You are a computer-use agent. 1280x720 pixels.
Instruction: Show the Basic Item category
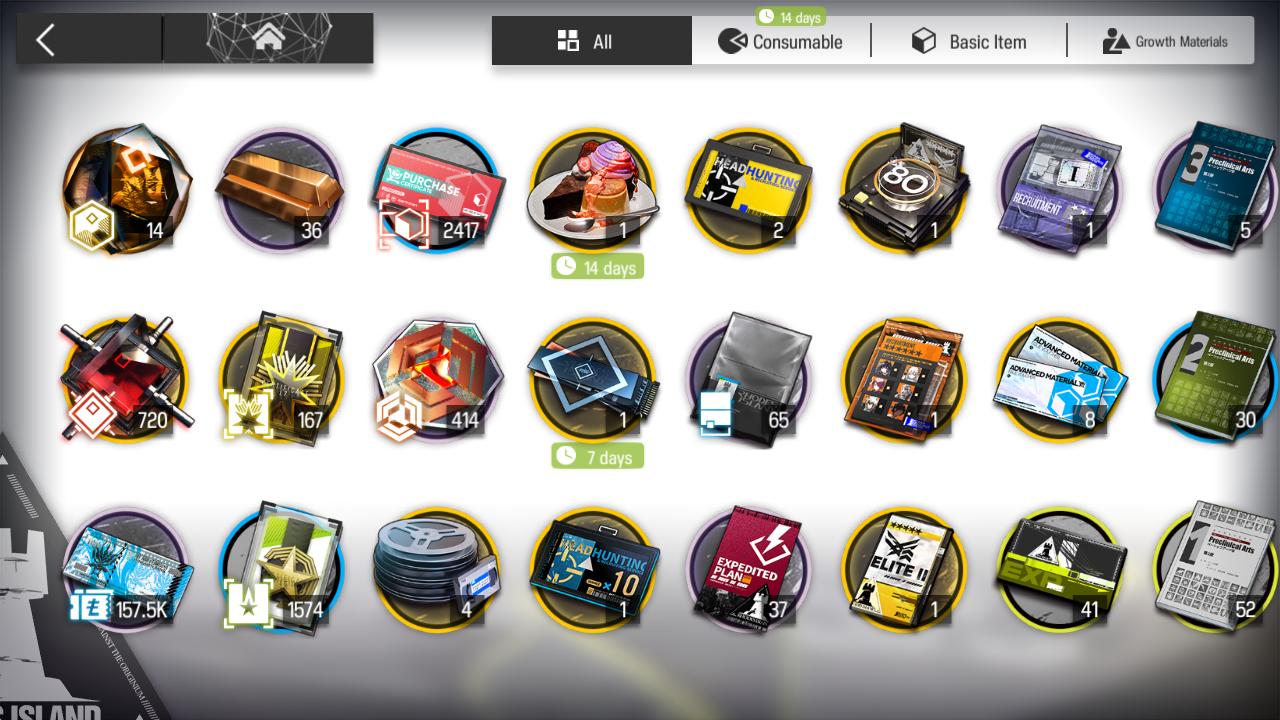coord(968,41)
